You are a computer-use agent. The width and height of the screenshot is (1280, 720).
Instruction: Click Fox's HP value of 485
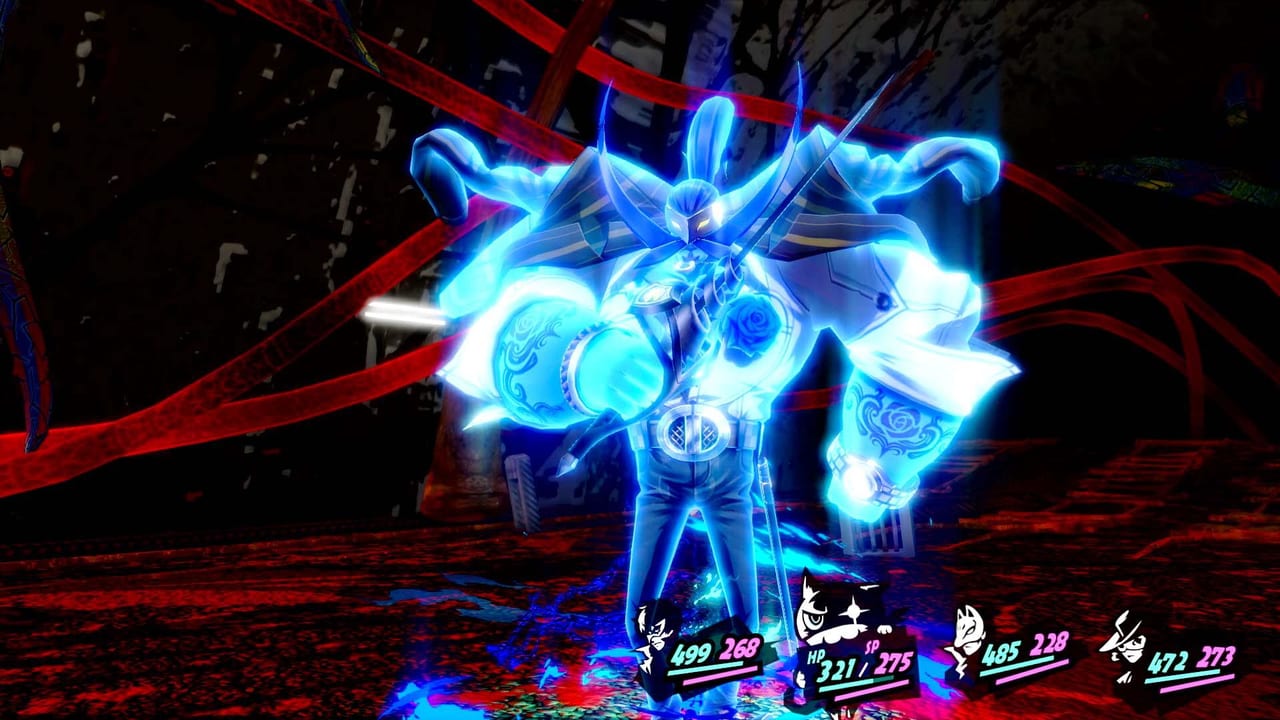click(1000, 654)
